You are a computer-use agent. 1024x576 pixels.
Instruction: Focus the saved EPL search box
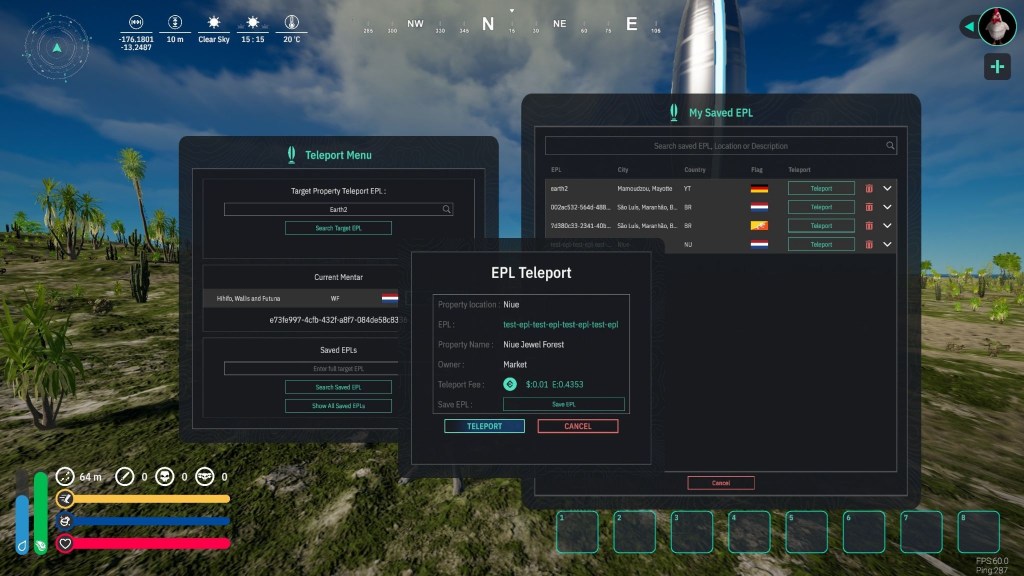click(x=720, y=146)
